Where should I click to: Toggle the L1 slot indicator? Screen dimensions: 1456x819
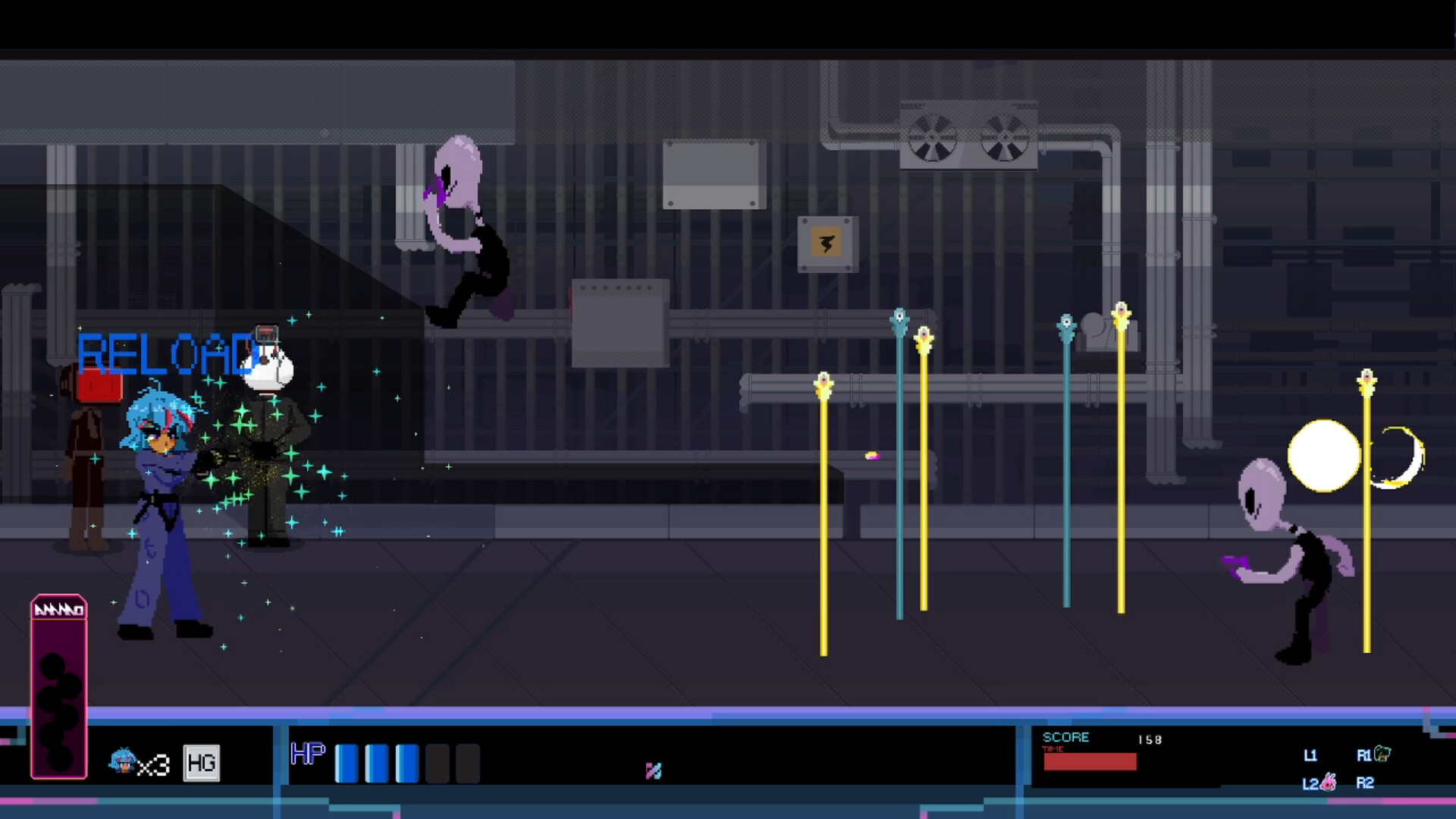pos(1311,755)
